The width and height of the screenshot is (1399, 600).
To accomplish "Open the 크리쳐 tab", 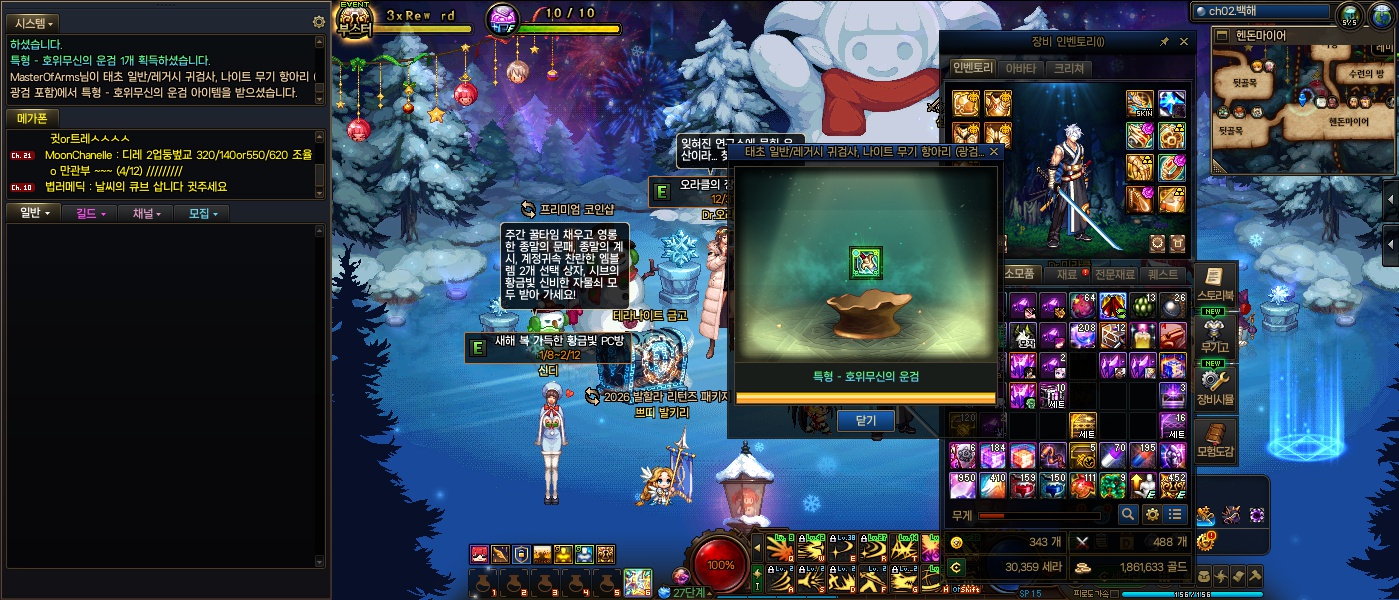I will point(1069,69).
